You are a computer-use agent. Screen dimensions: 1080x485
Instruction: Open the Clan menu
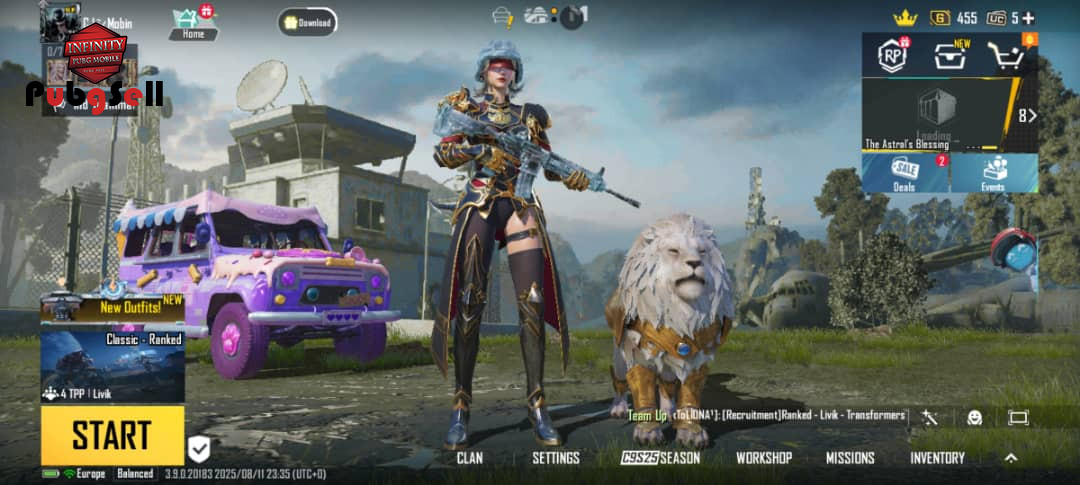pos(469,458)
